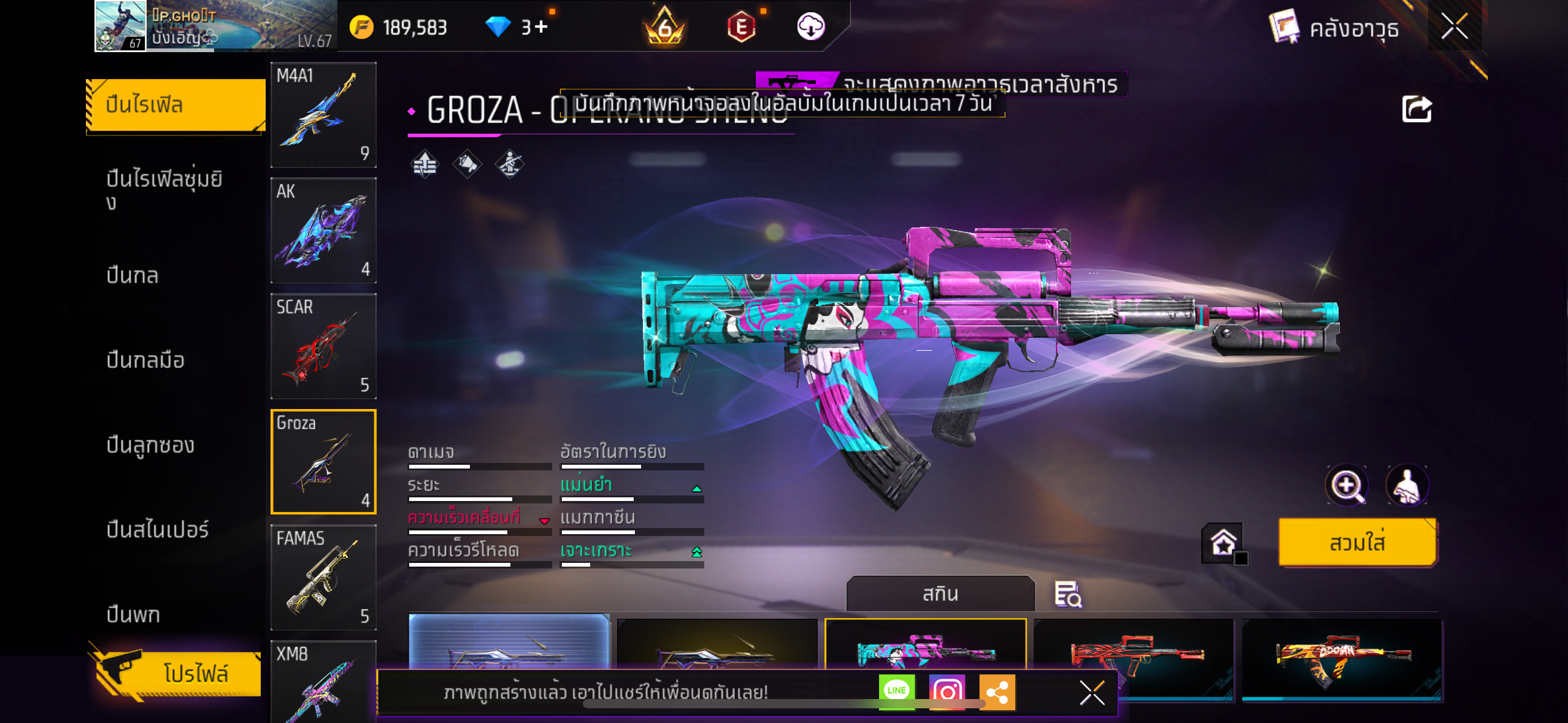
Task: Pick the FAMAS weapon slot
Action: pyautogui.click(x=323, y=577)
